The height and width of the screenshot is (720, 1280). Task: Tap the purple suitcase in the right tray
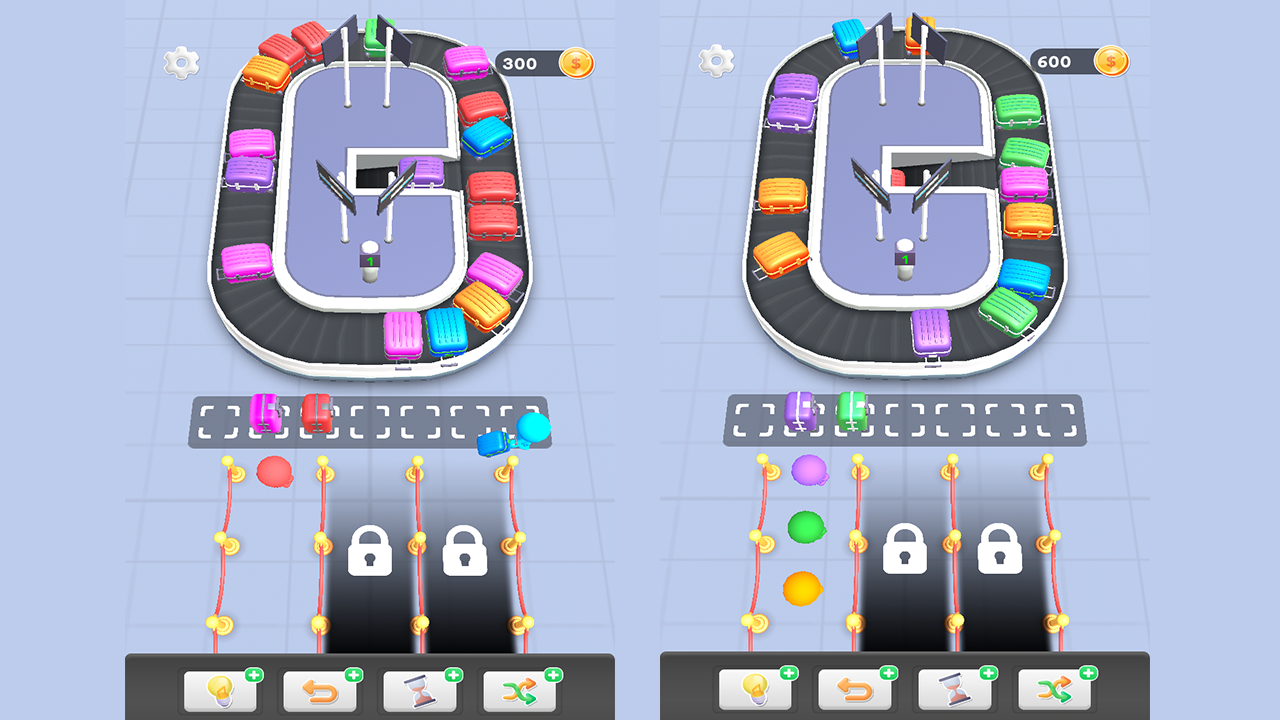point(798,412)
